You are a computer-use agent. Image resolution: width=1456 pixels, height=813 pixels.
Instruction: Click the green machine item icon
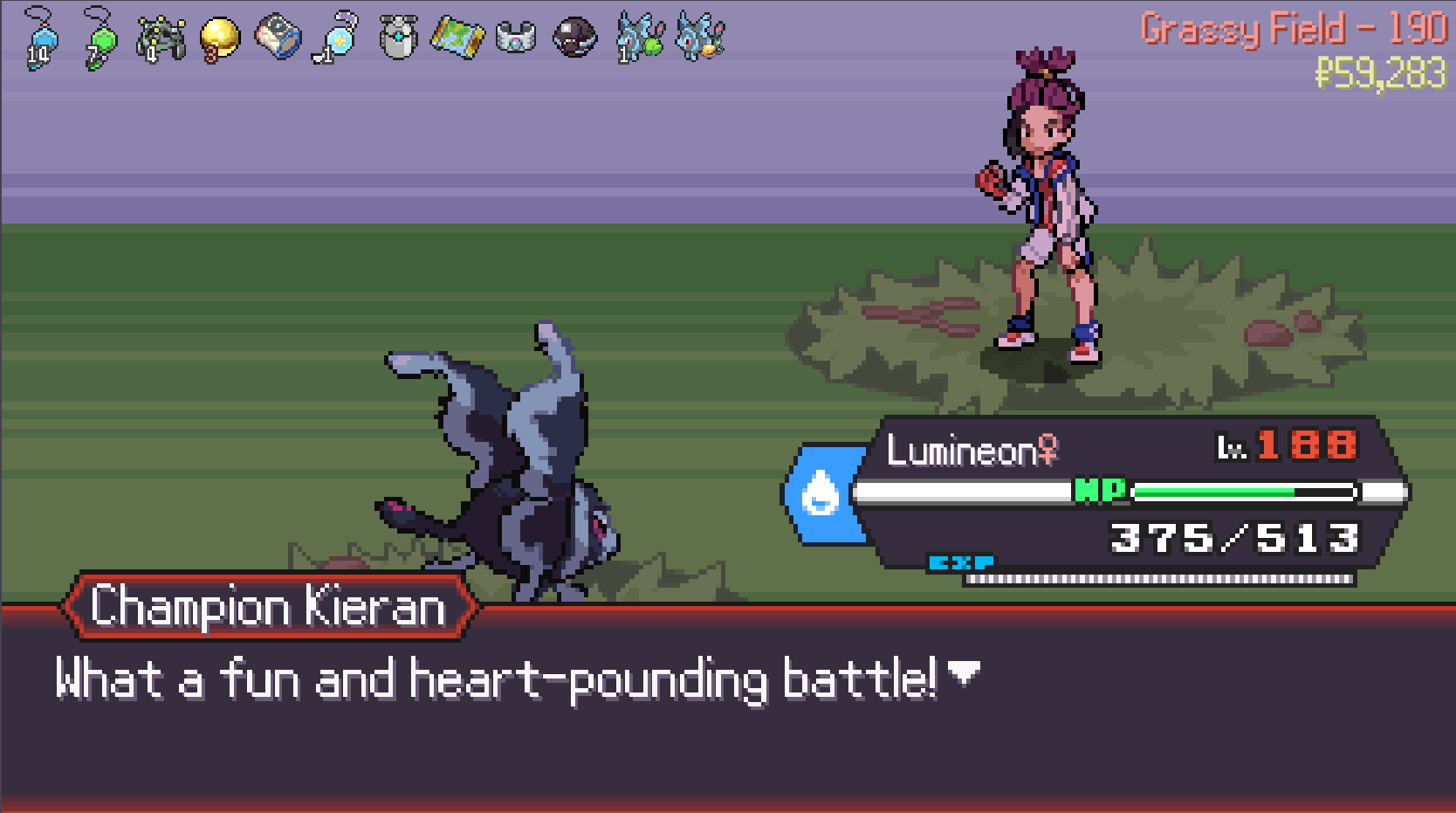(x=161, y=39)
